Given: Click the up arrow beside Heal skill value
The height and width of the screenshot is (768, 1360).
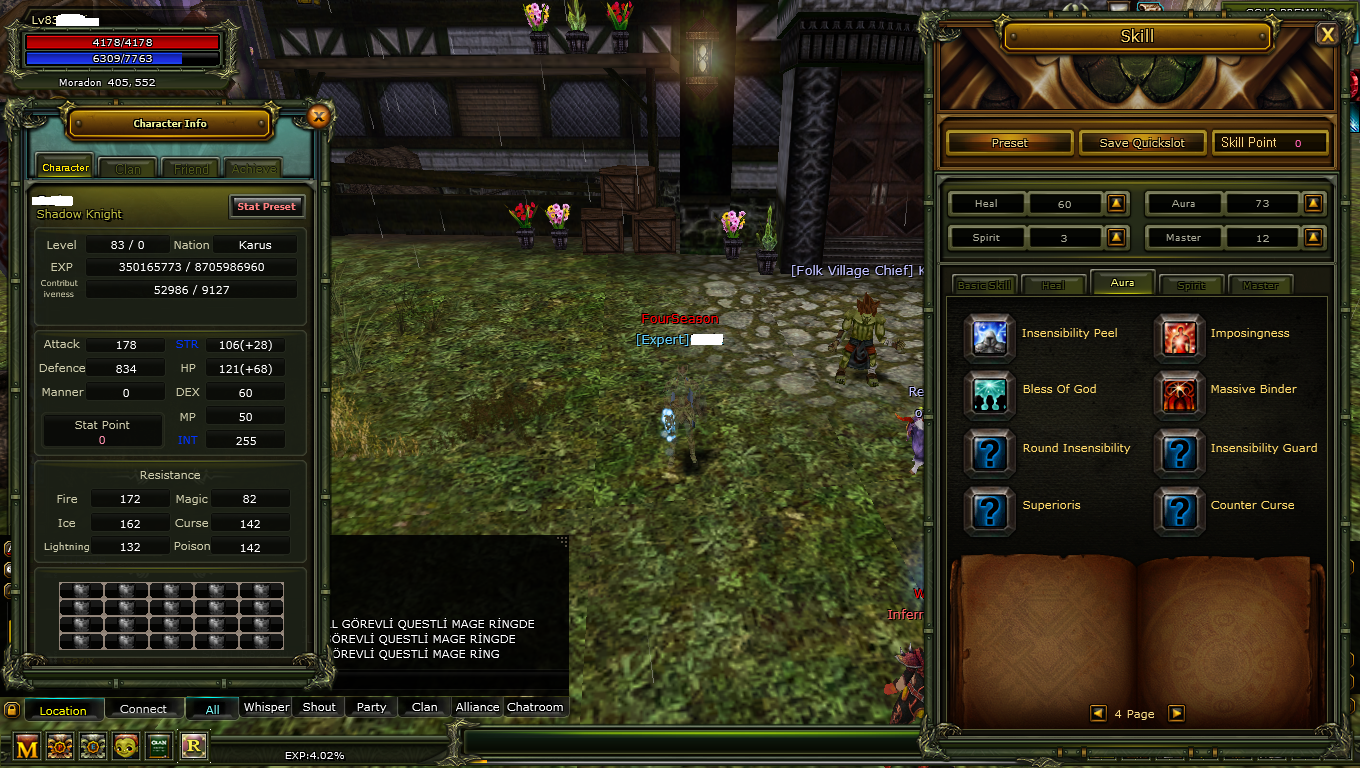Looking at the screenshot, I should (x=1117, y=203).
